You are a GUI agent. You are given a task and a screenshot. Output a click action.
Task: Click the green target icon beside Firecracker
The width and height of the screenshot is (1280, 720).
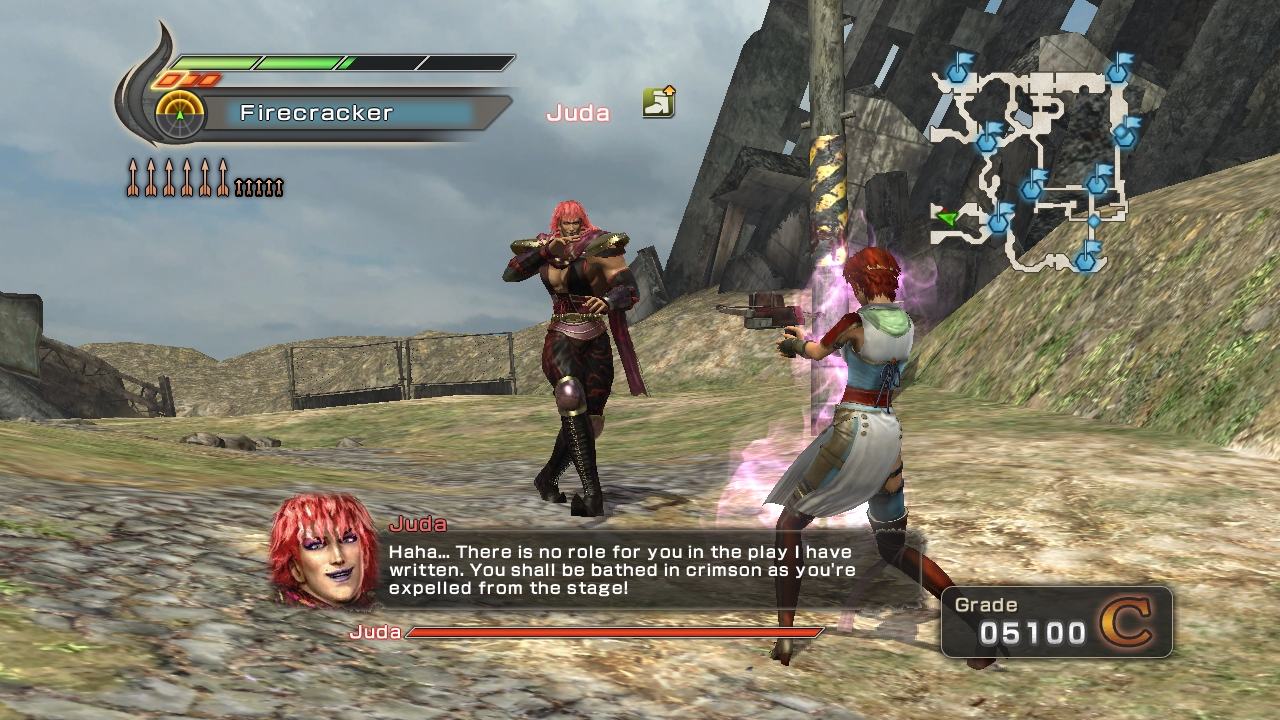(180, 114)
